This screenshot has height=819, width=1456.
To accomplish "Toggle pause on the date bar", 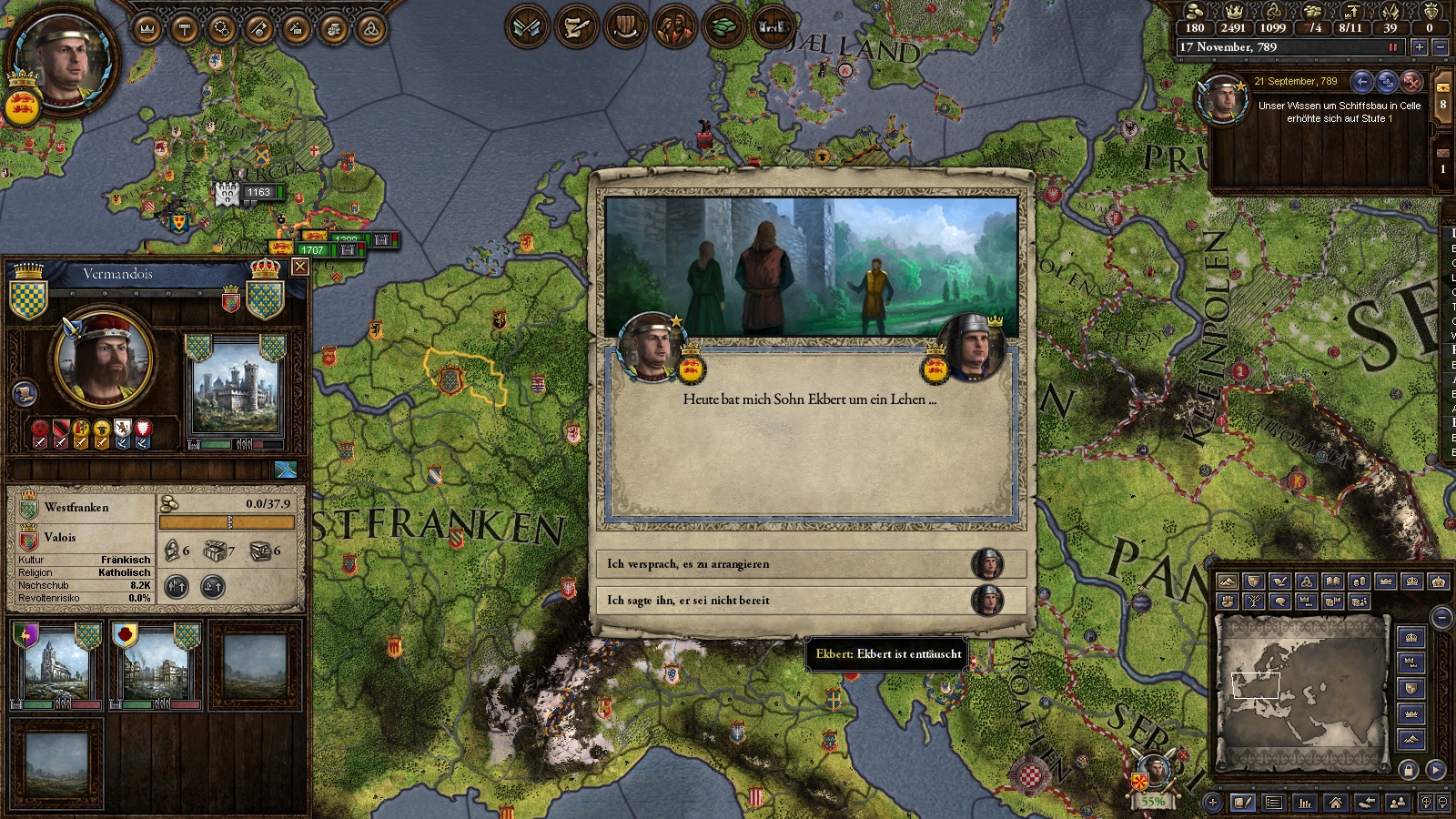I will 1392,47.
